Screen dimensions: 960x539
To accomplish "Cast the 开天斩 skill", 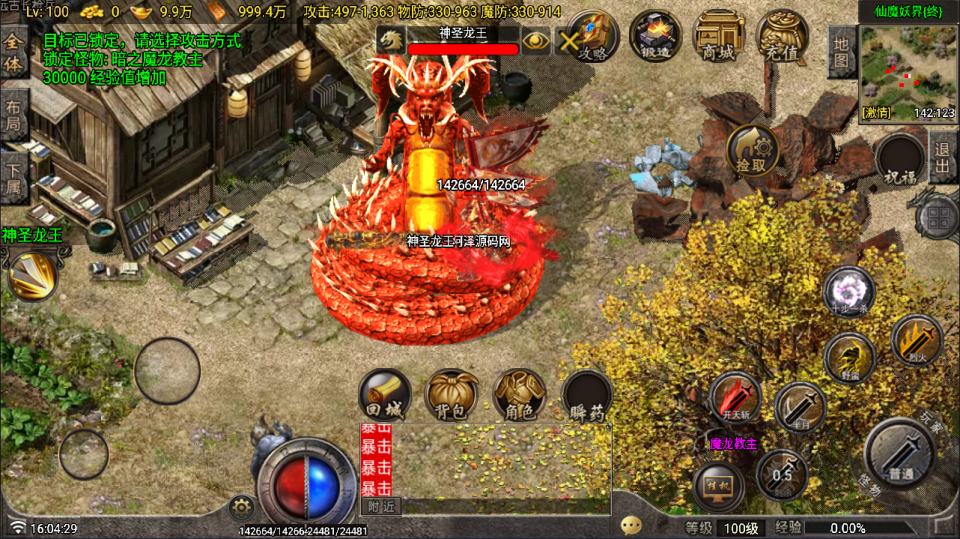I will pos(735,397).
